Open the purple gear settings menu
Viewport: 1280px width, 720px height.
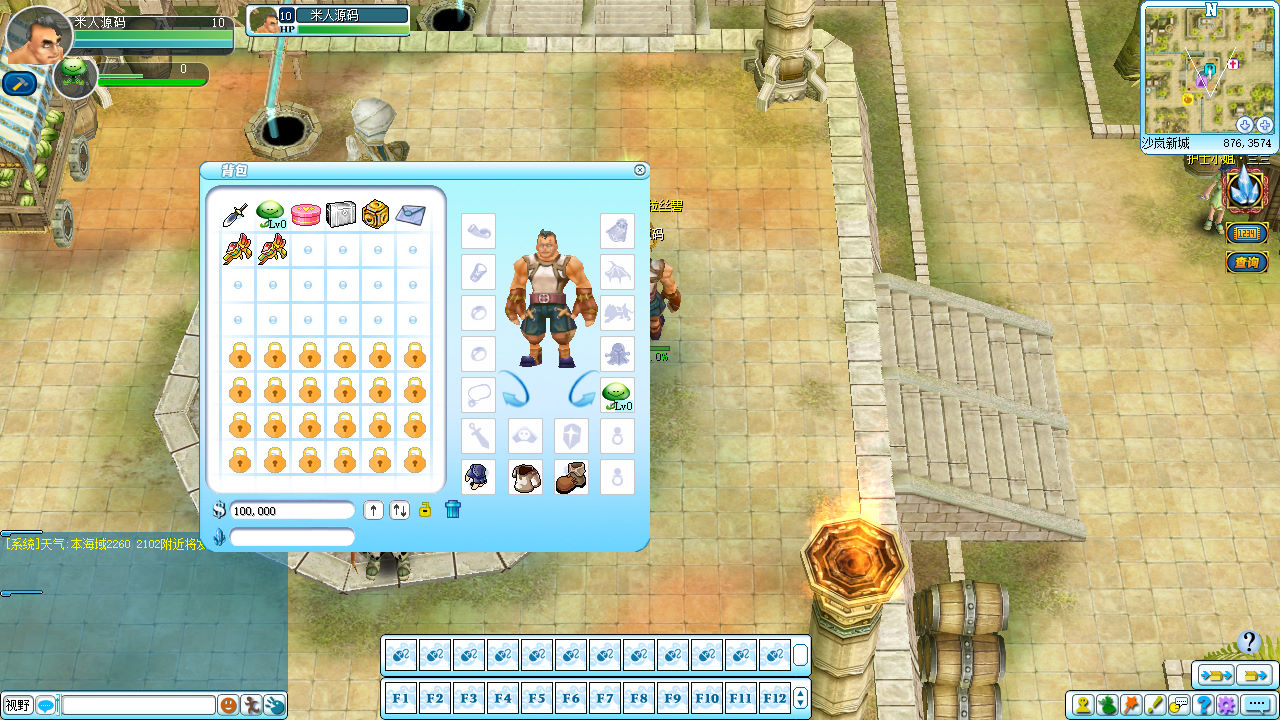coord(1226,705)
